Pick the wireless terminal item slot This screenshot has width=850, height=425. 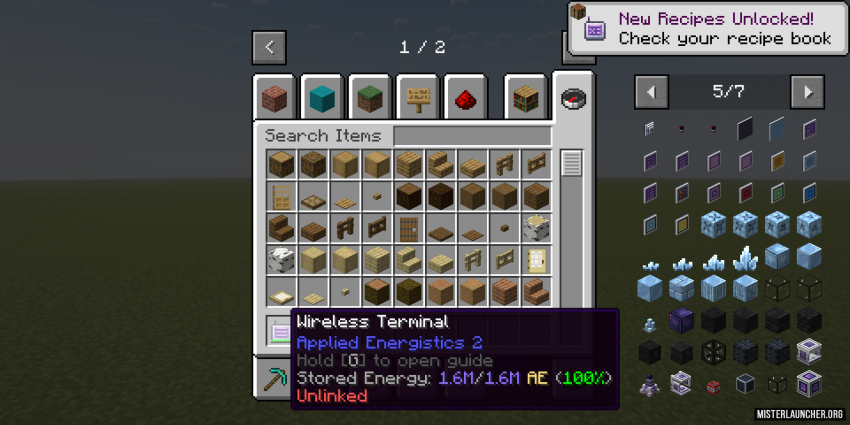[281, 328]
